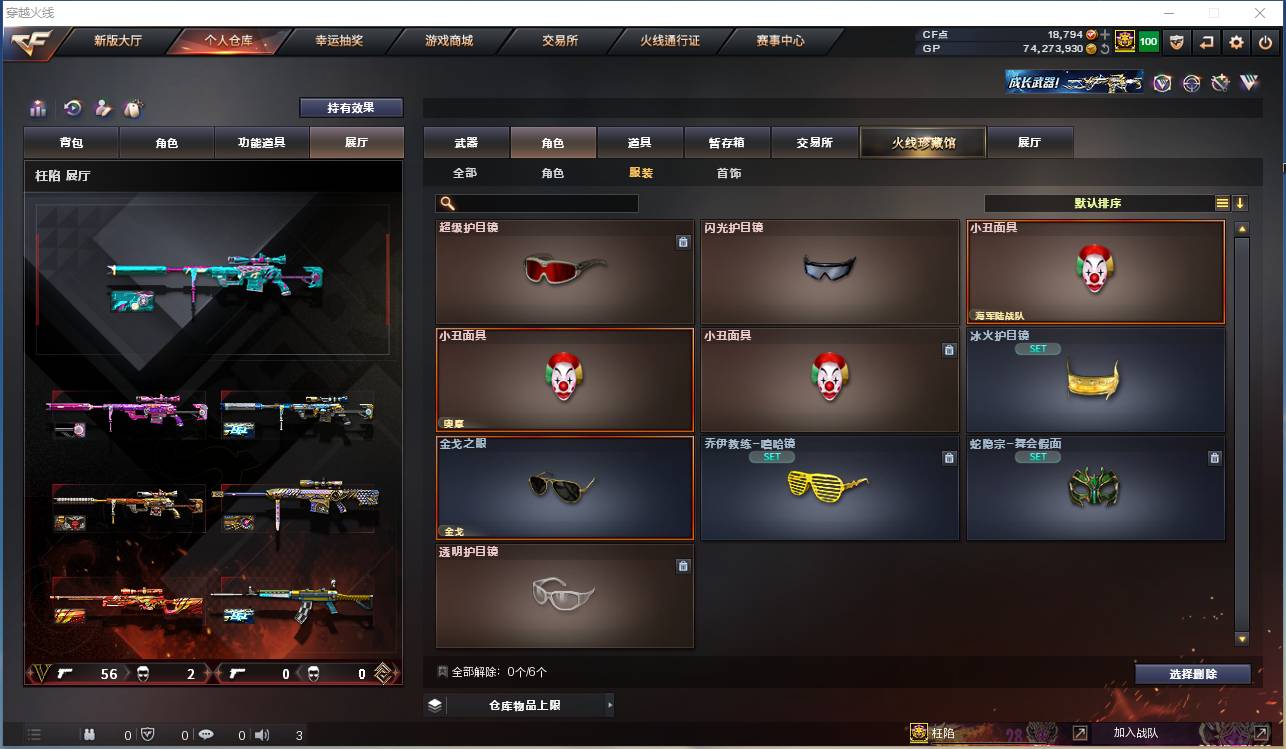Click the pop-out arrow next to 加入战队
Screen dimensions: 1286x749
coord(1082,733)
